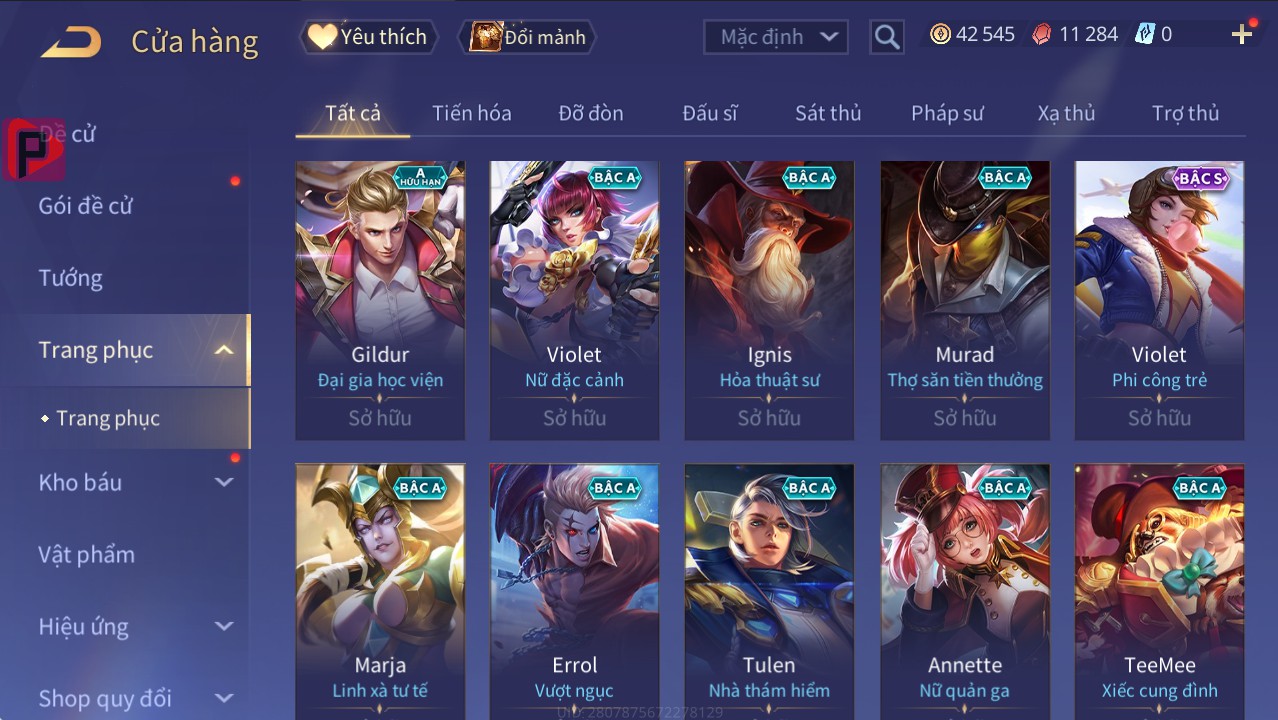Pick Violet's Phi công trẻ skin card
The height and width of the screenshot is (720, 1278).
pyautogui.click(x=1159, y=300)
